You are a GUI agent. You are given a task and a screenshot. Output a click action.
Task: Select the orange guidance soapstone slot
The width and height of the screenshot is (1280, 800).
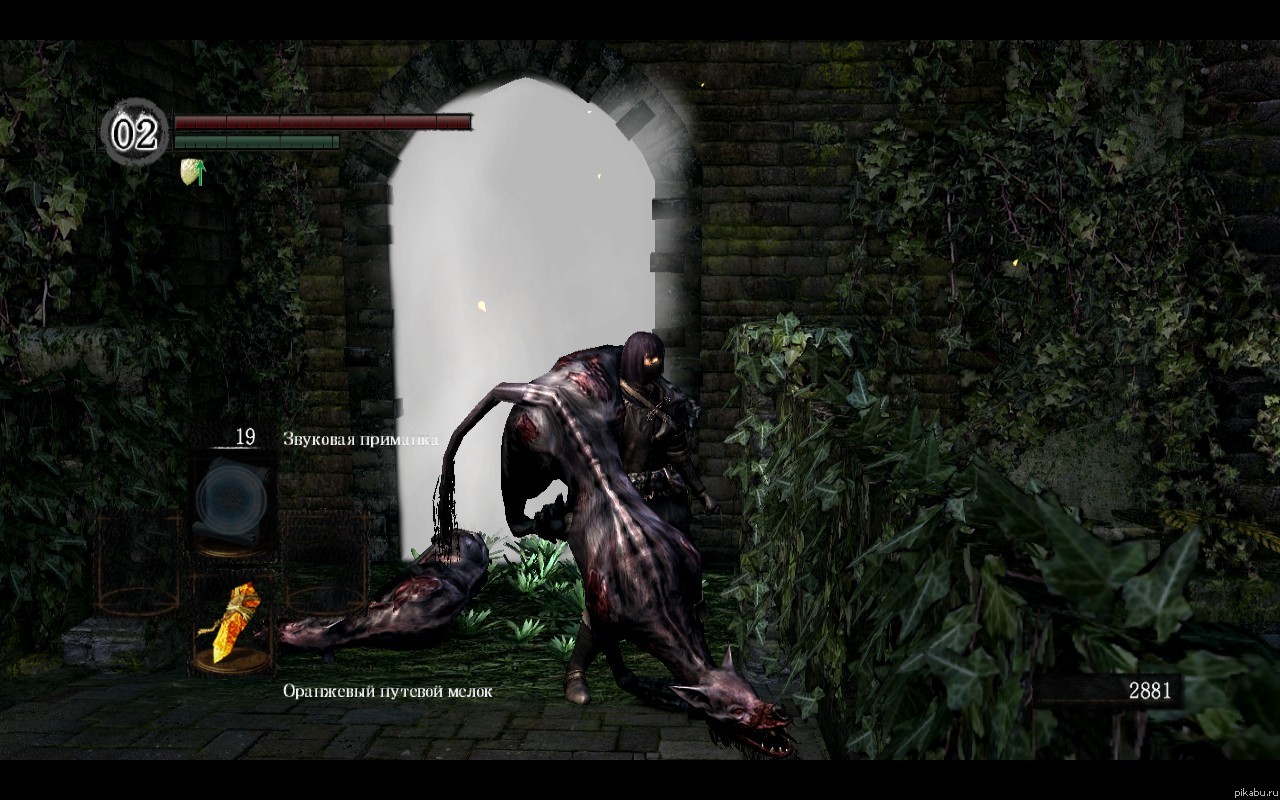click(x=232, y=623)
